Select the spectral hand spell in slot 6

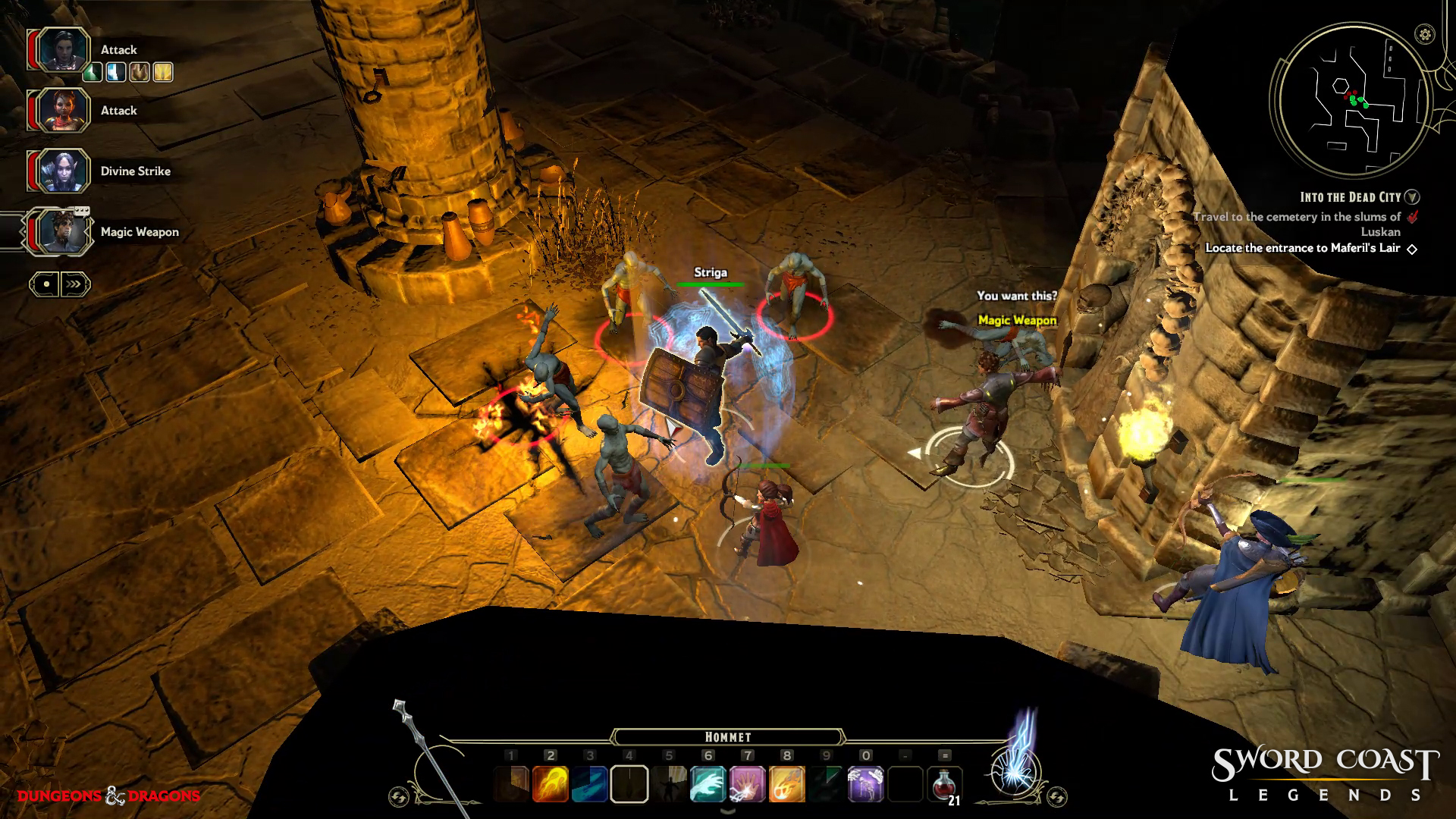[708, 783]
